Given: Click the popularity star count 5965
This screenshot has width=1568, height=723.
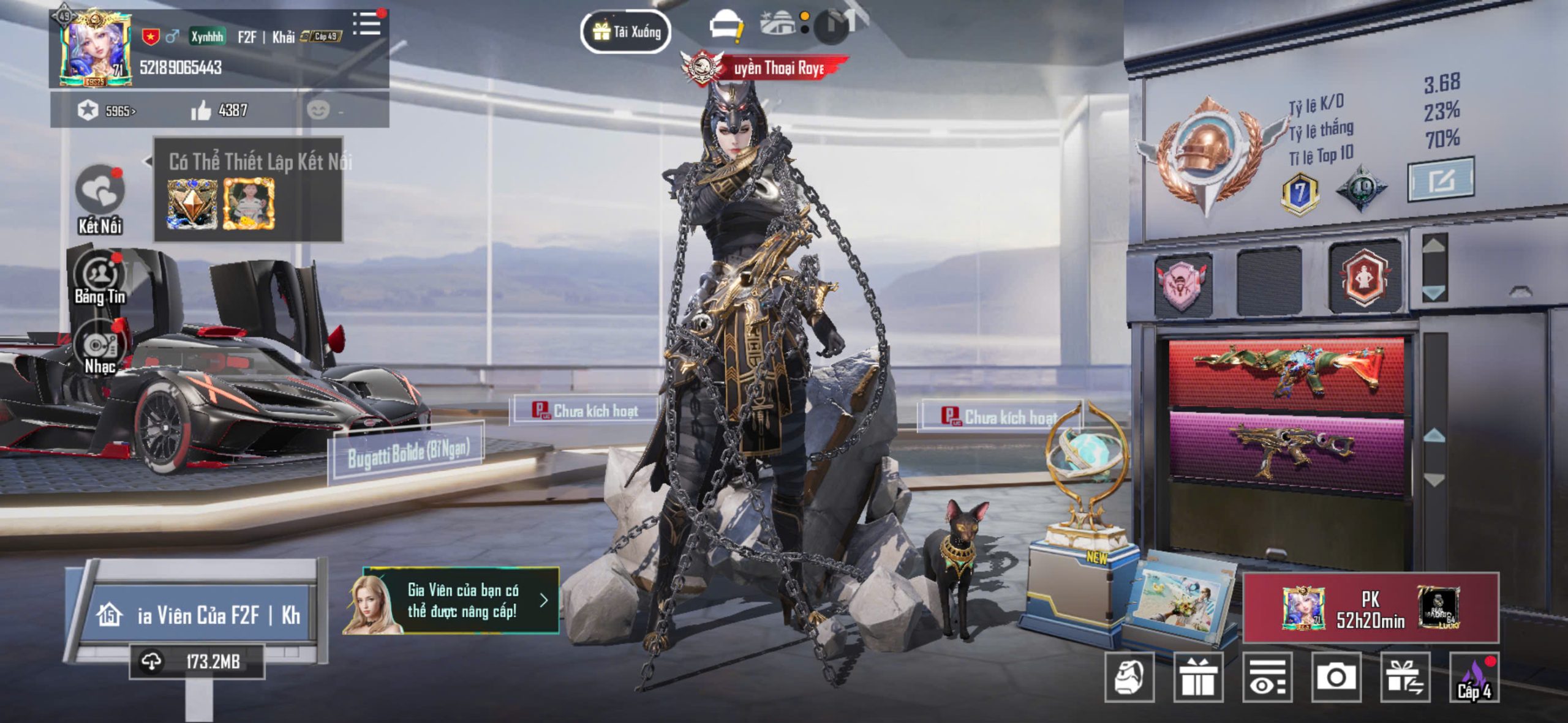Looking at the screenshot, I should [107, 111].
